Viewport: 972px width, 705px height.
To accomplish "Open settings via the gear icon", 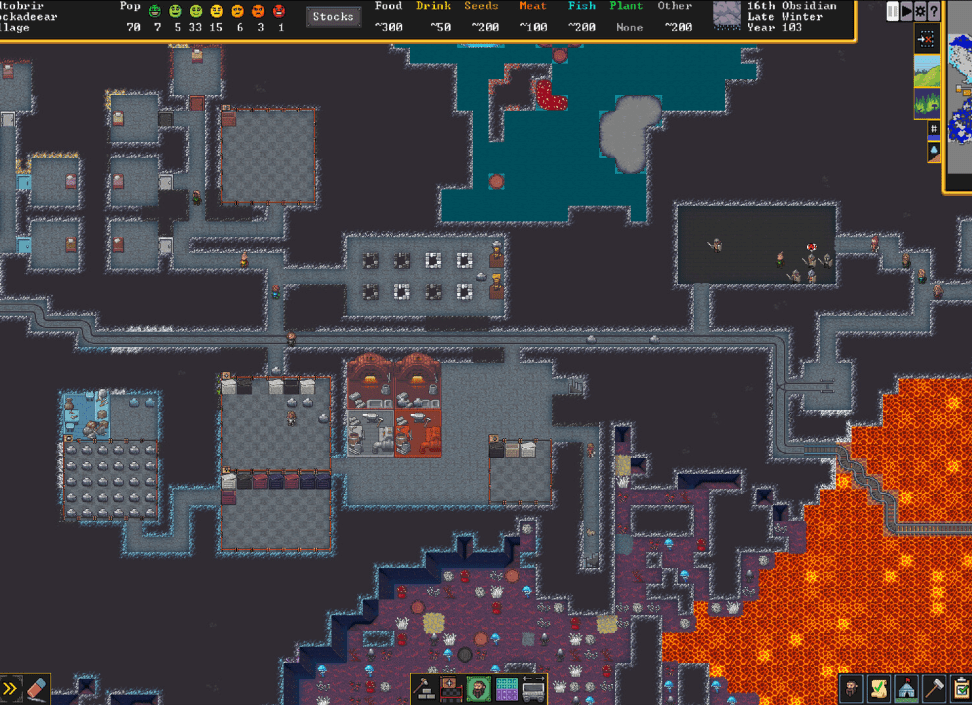I will click(920, 11).
